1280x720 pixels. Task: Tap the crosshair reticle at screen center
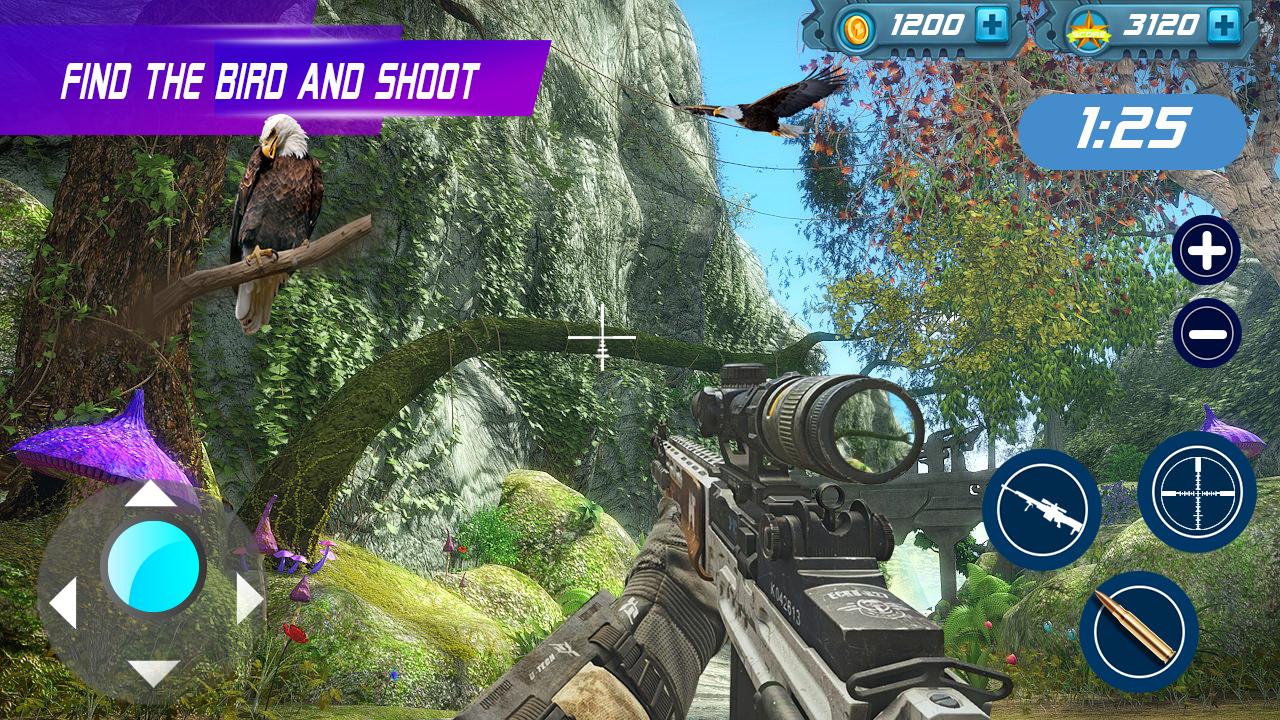click(x=601, y=340)
